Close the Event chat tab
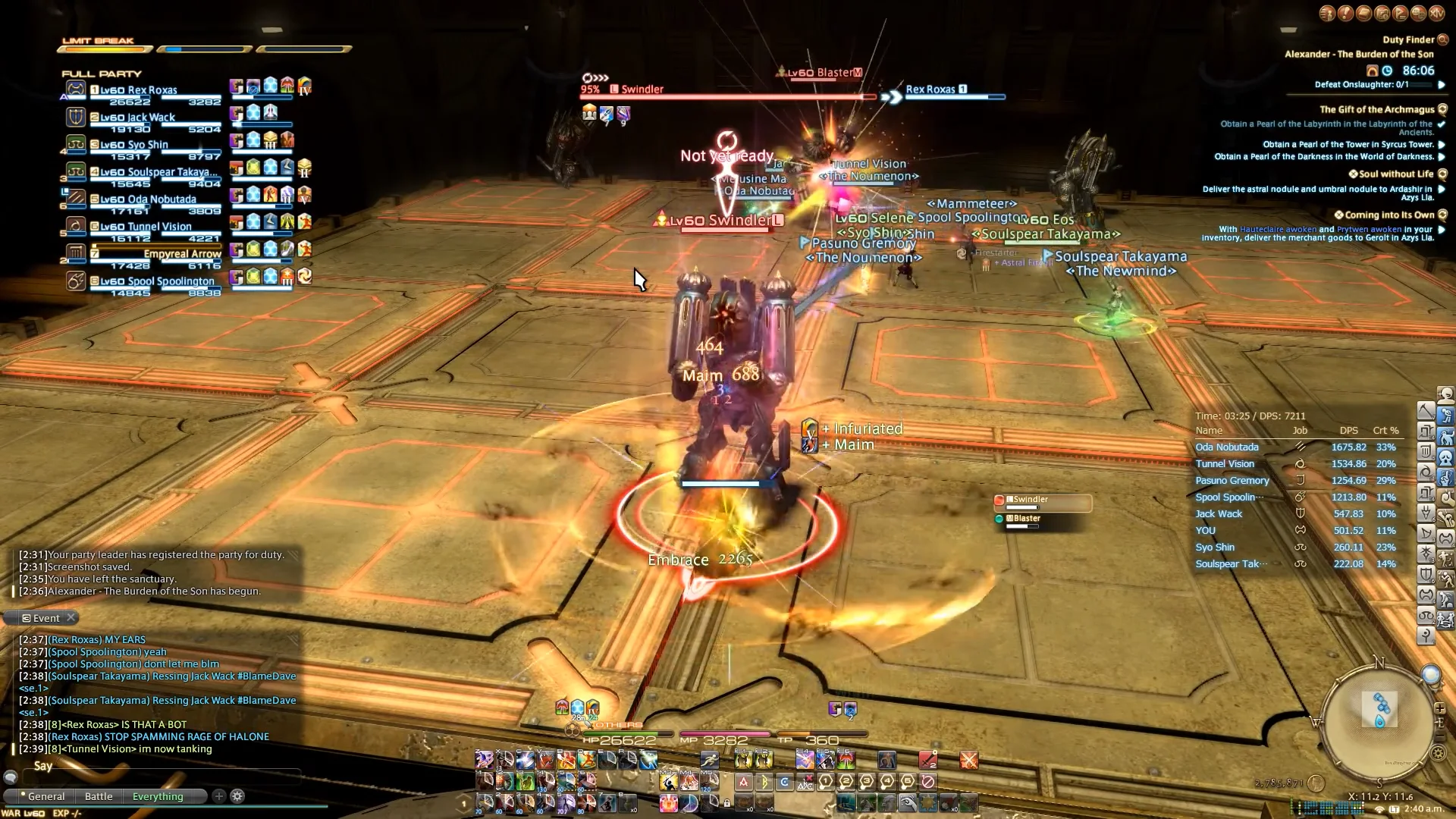This screenshot has width=1456, height=819. 71,617
